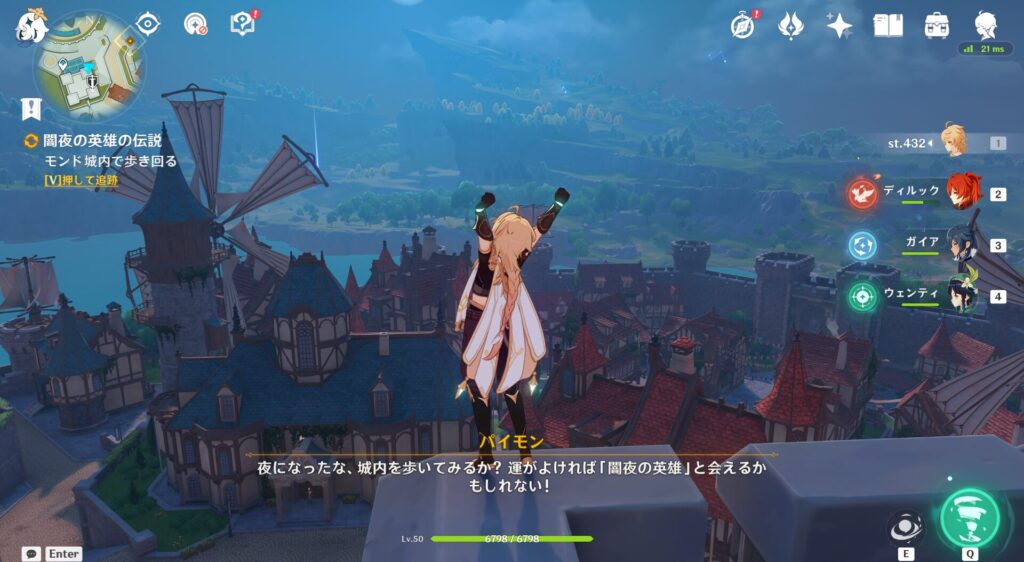This screenshot has width=1024, height=562.
Task: Open the backpack inventory
Action: [937, 25]
